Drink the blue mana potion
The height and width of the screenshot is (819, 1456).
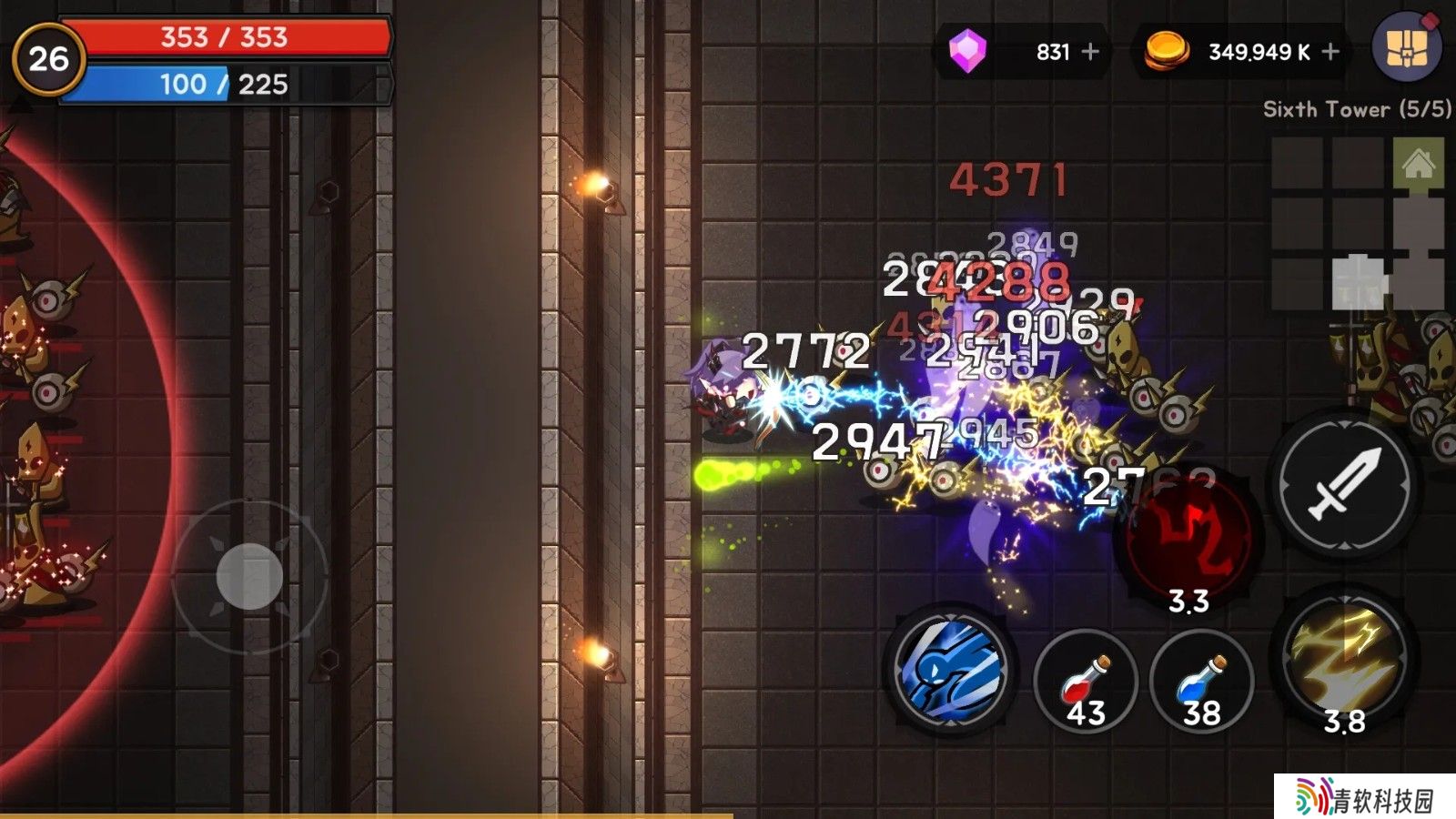tap(1201, 682)
